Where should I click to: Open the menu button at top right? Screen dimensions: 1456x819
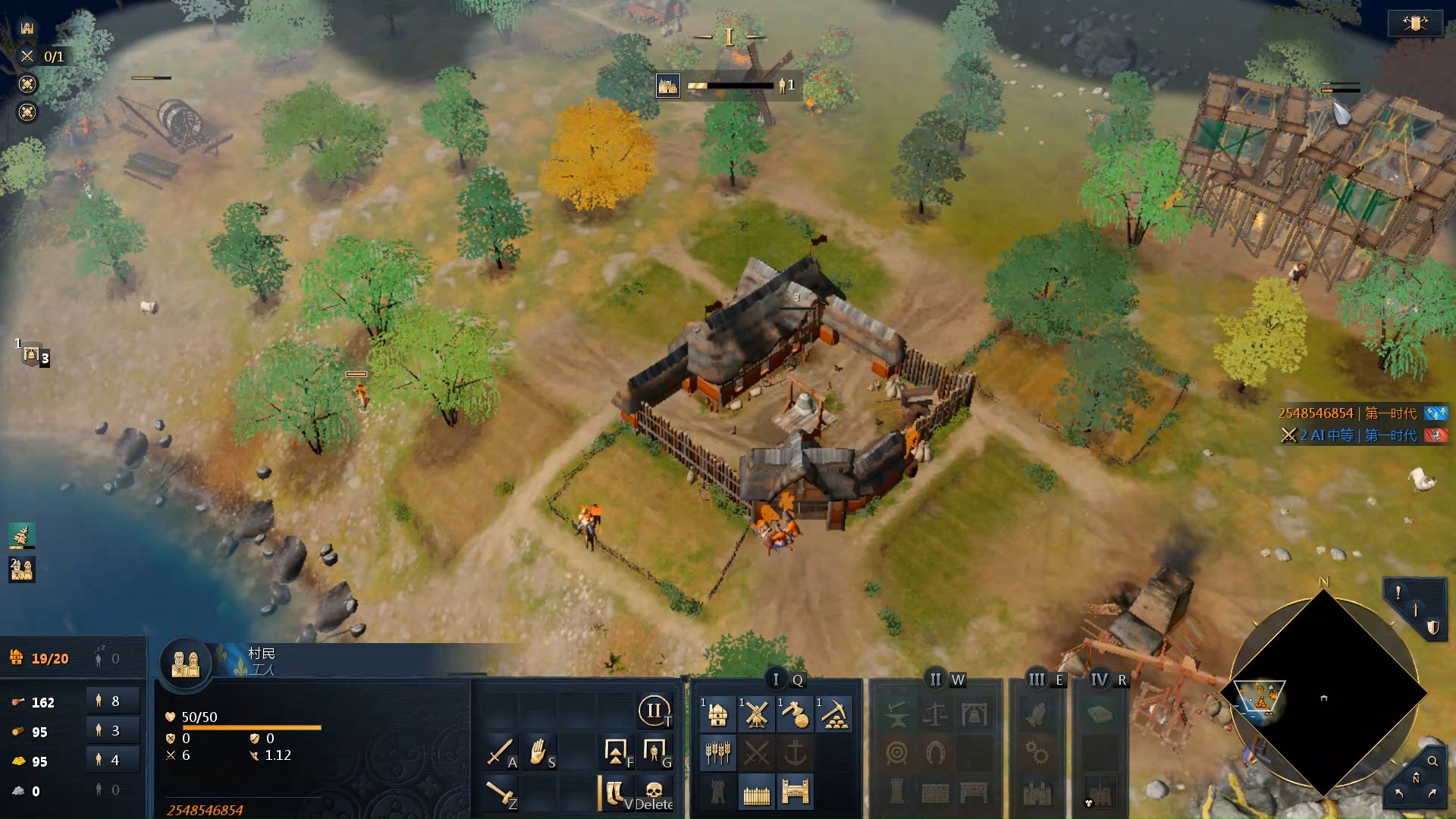pyautogui.click(x=1414, y=24)
